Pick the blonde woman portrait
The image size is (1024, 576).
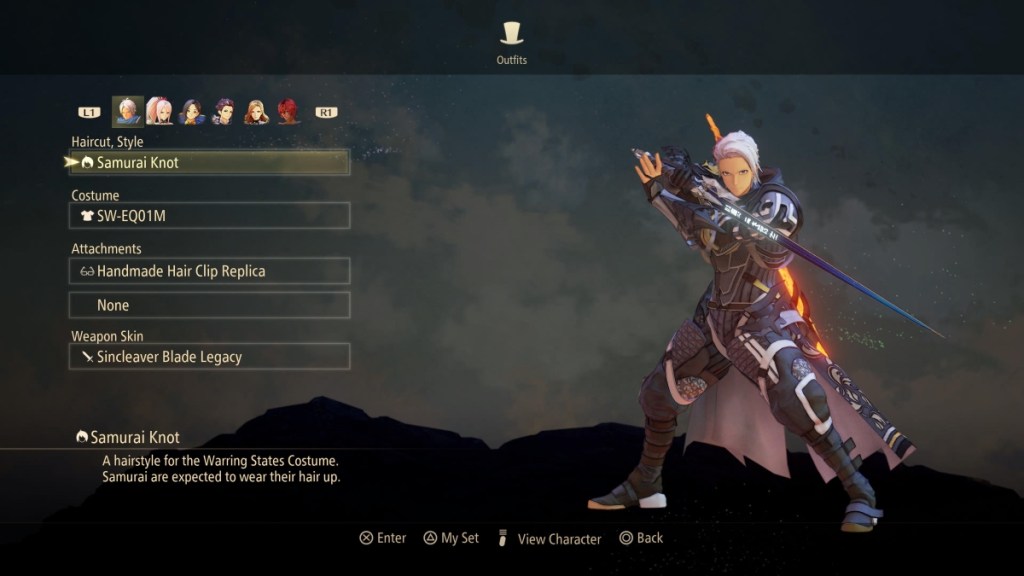pos(257,111)
